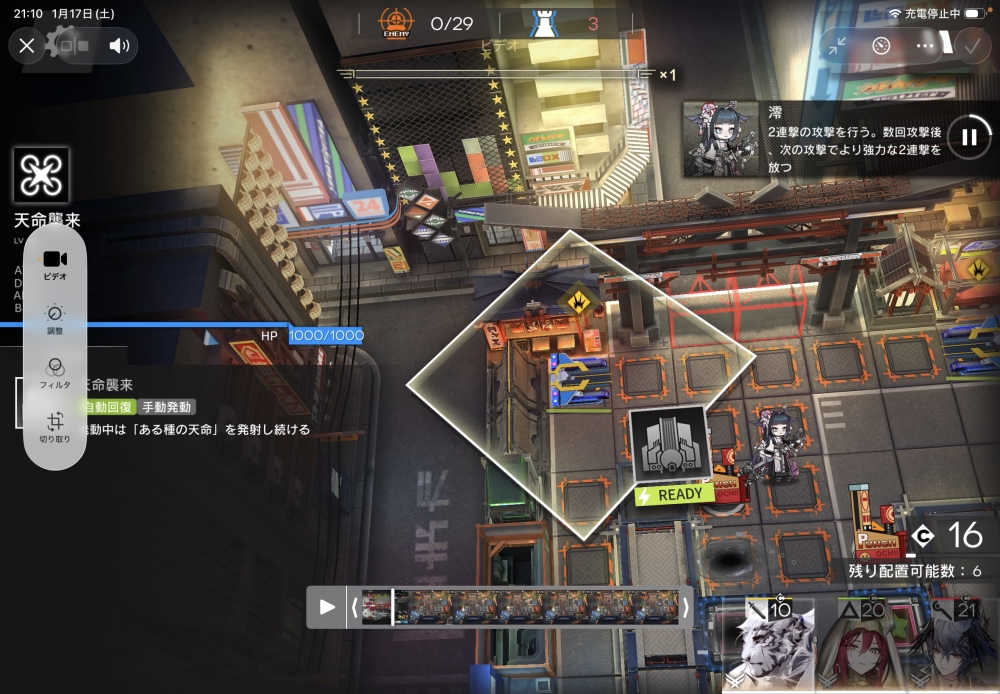Open the 調整 adjustment tab
The width and height of the screenshot is (1000, 694).
[54, 318]
